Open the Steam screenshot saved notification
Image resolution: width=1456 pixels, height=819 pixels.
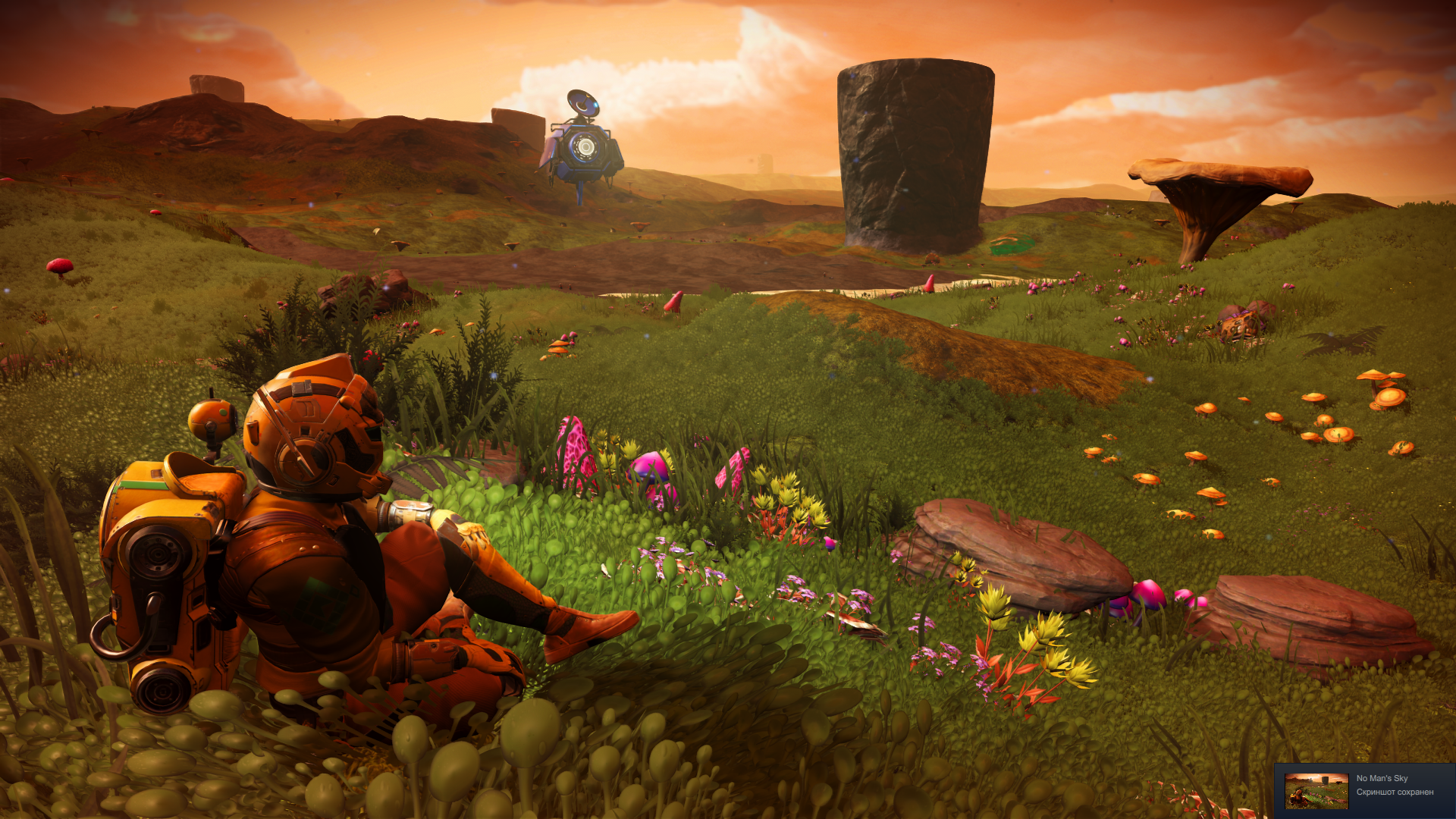tap(1395, 786)
